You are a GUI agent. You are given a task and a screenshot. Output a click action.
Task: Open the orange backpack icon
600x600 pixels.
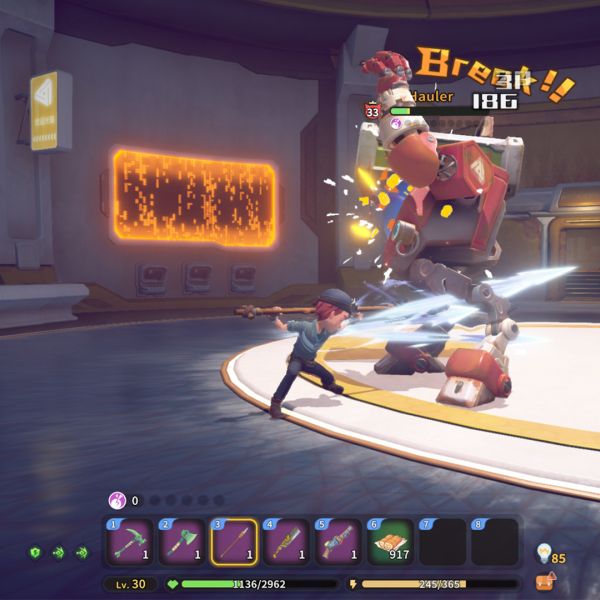[546, 580]
